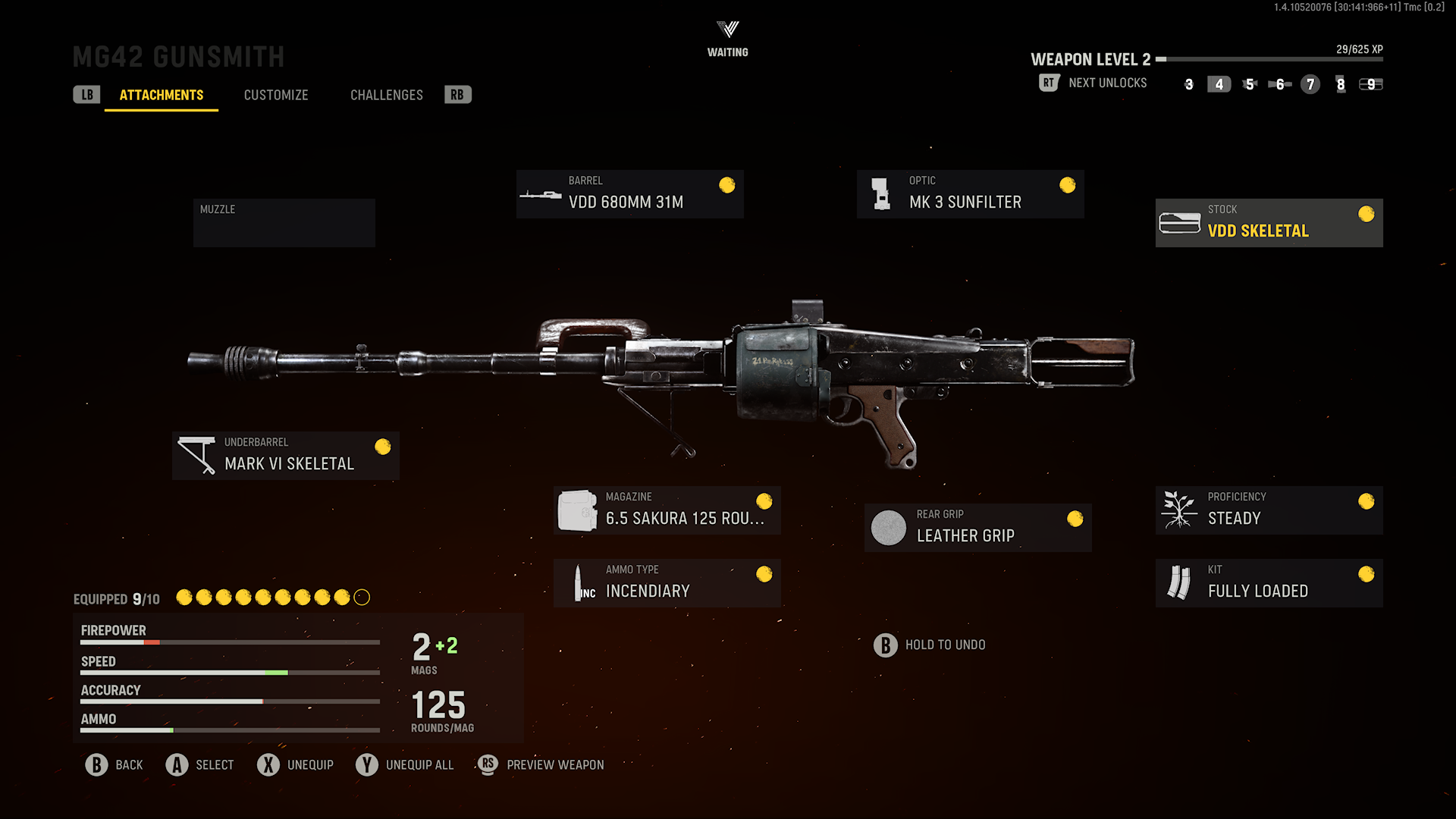Select the barrel icon for VDD 680mm 31M
The width and height of the screenshot is (1456, 819).
(541, 193)
